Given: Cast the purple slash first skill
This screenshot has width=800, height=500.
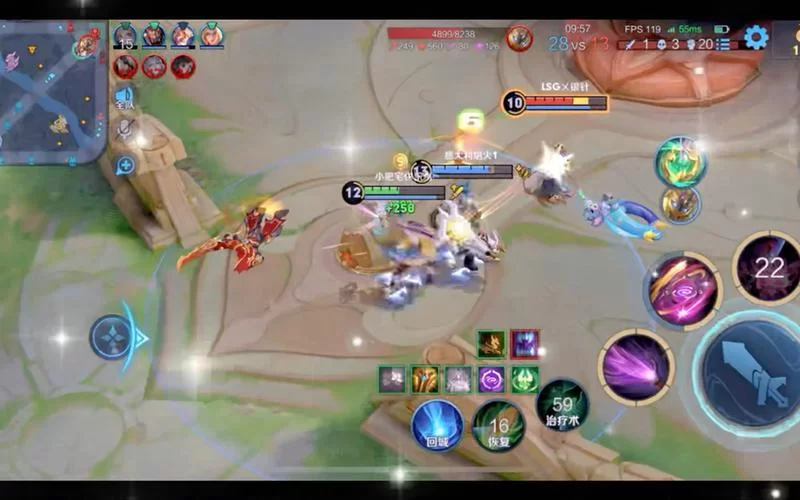Looking at the screenshot, I should point(635,366).
